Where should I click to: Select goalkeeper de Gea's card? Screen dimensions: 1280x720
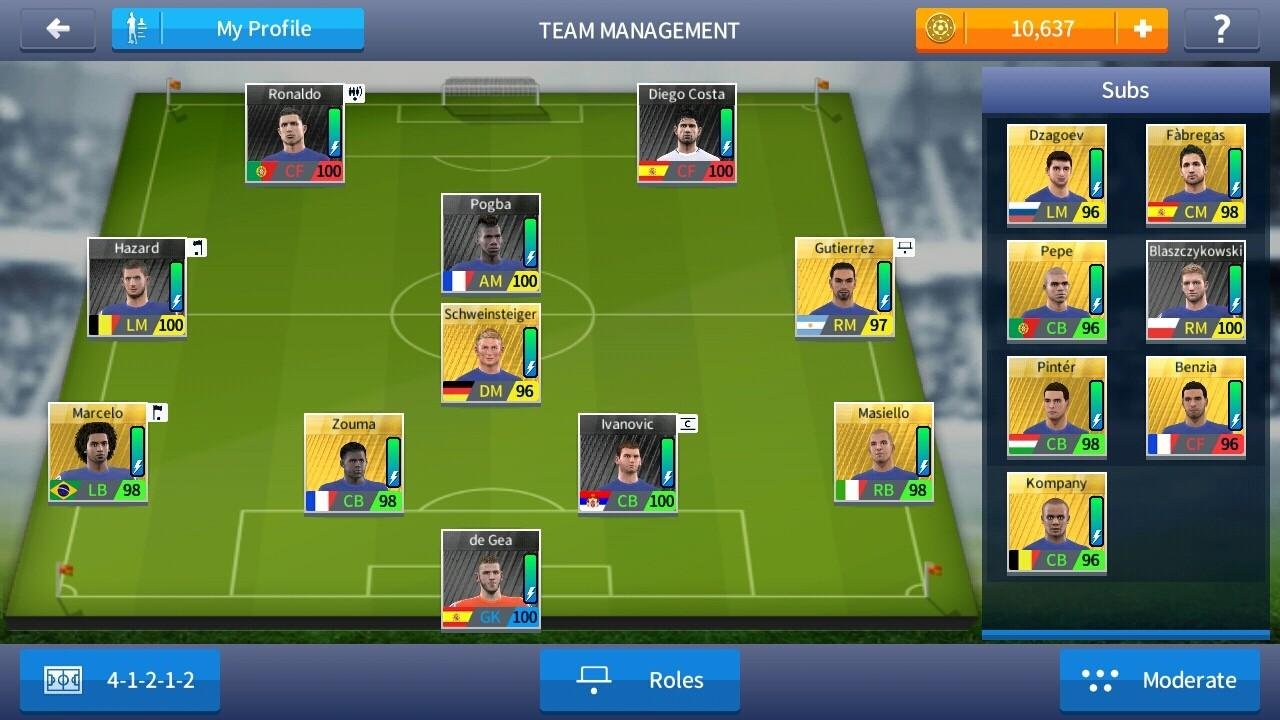click(x=490, y=579)
